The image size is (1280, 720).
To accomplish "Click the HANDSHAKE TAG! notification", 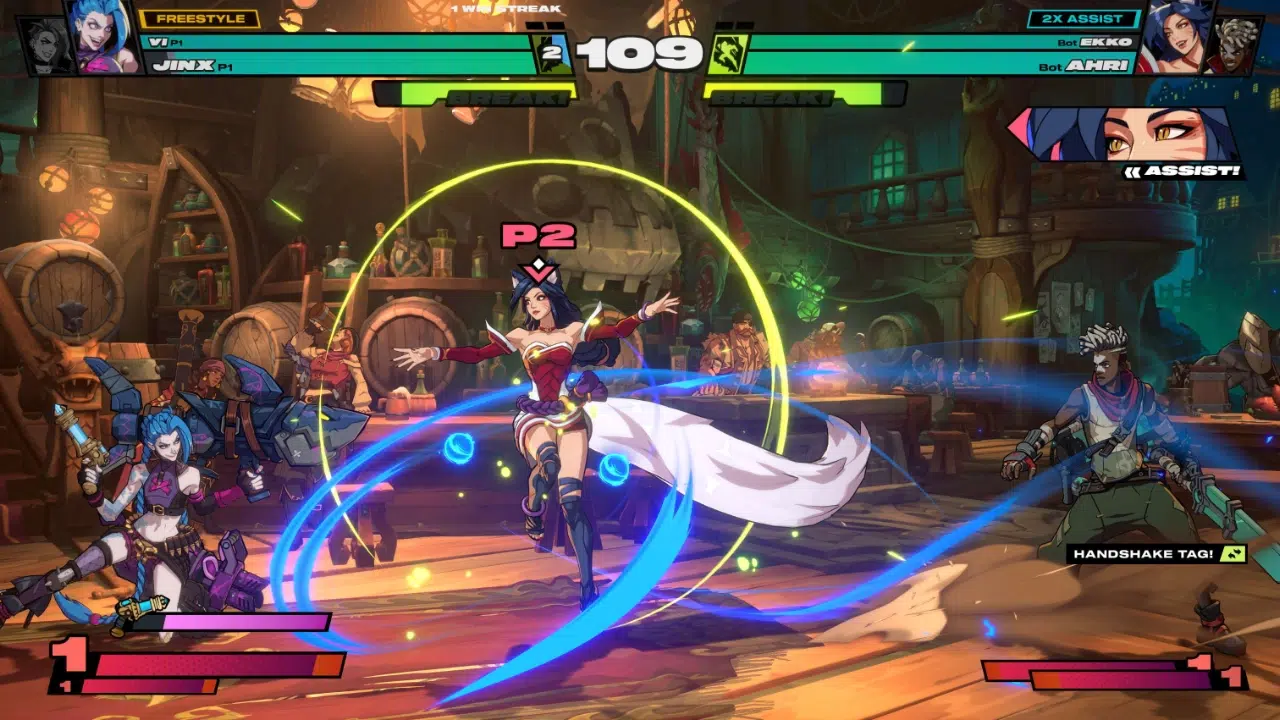I will coord(1157,553).
